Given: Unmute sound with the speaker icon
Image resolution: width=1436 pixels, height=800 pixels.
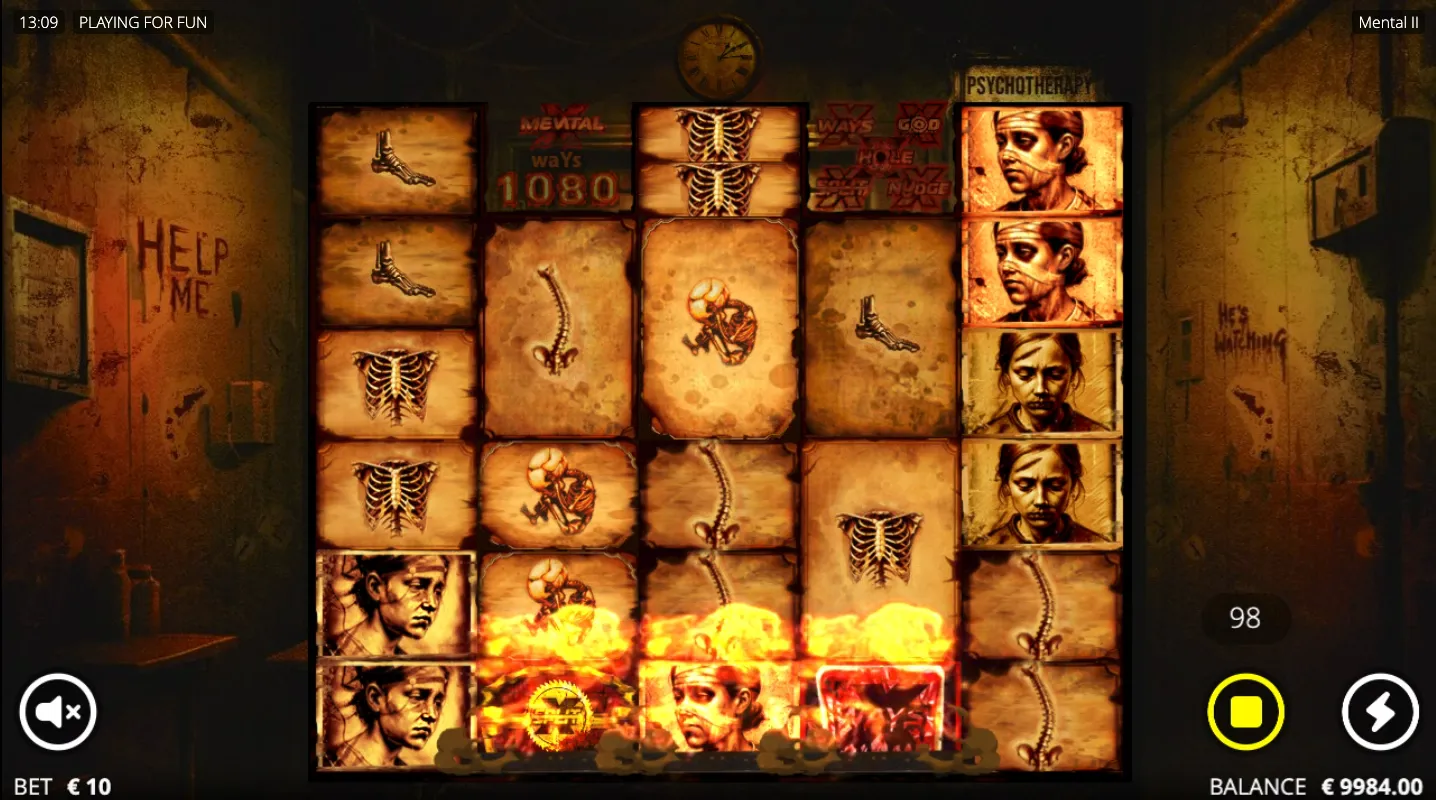Looking at the screenshot, I should click(58, 712).
